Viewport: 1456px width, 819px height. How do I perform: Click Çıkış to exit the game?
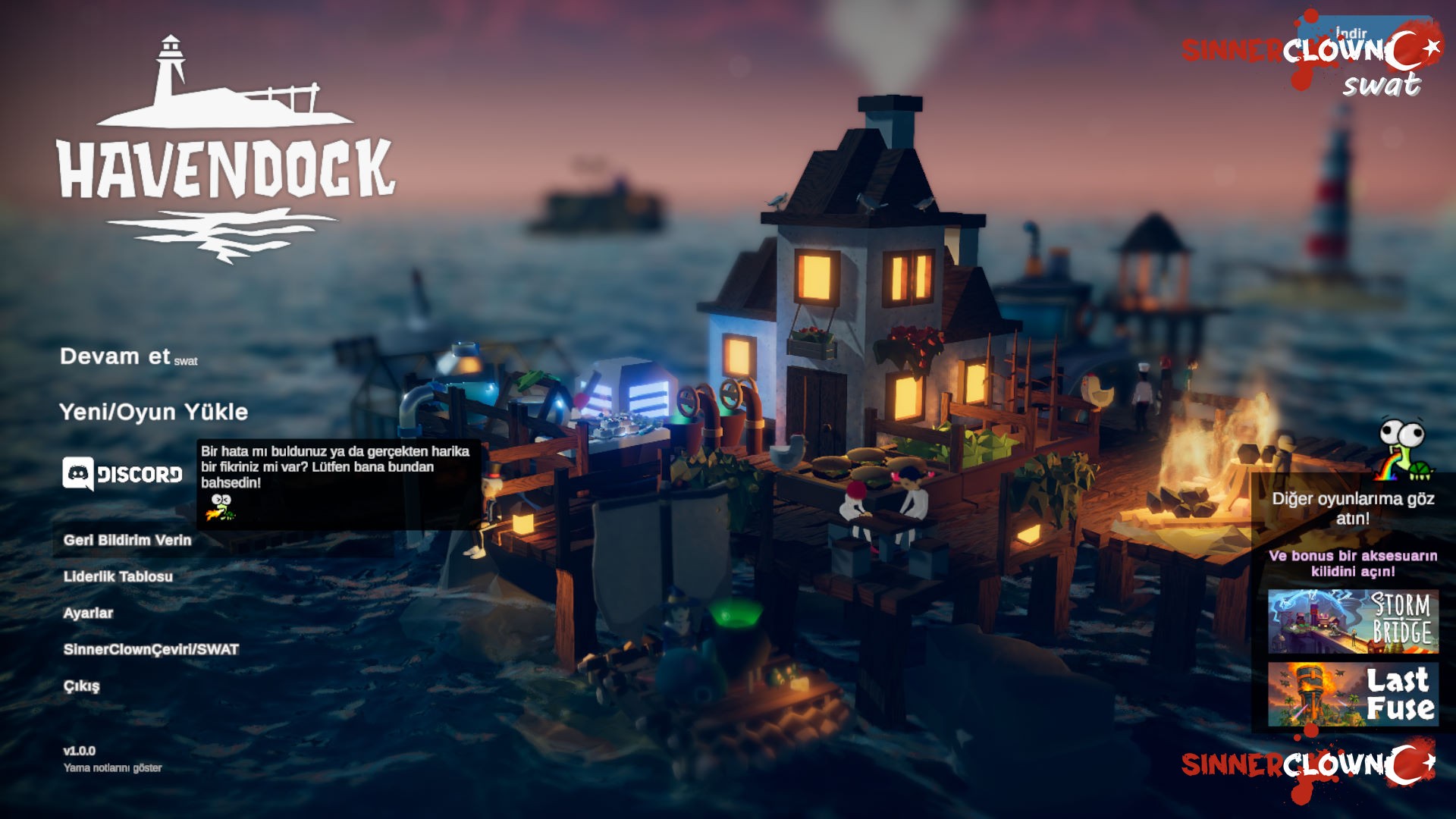tap(82, 684)
